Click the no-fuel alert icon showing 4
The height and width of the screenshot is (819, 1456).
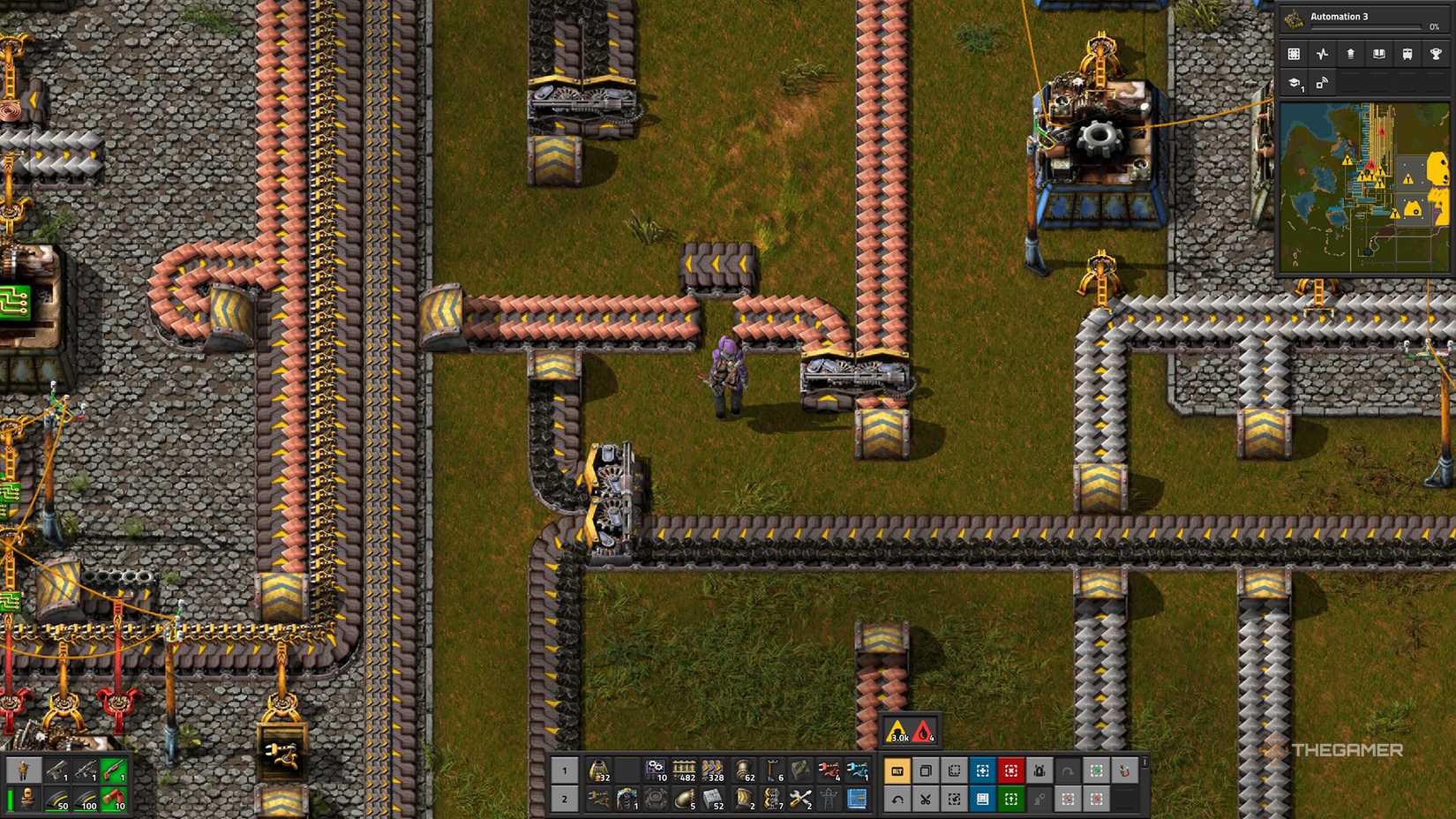click(x=920, y=733)
